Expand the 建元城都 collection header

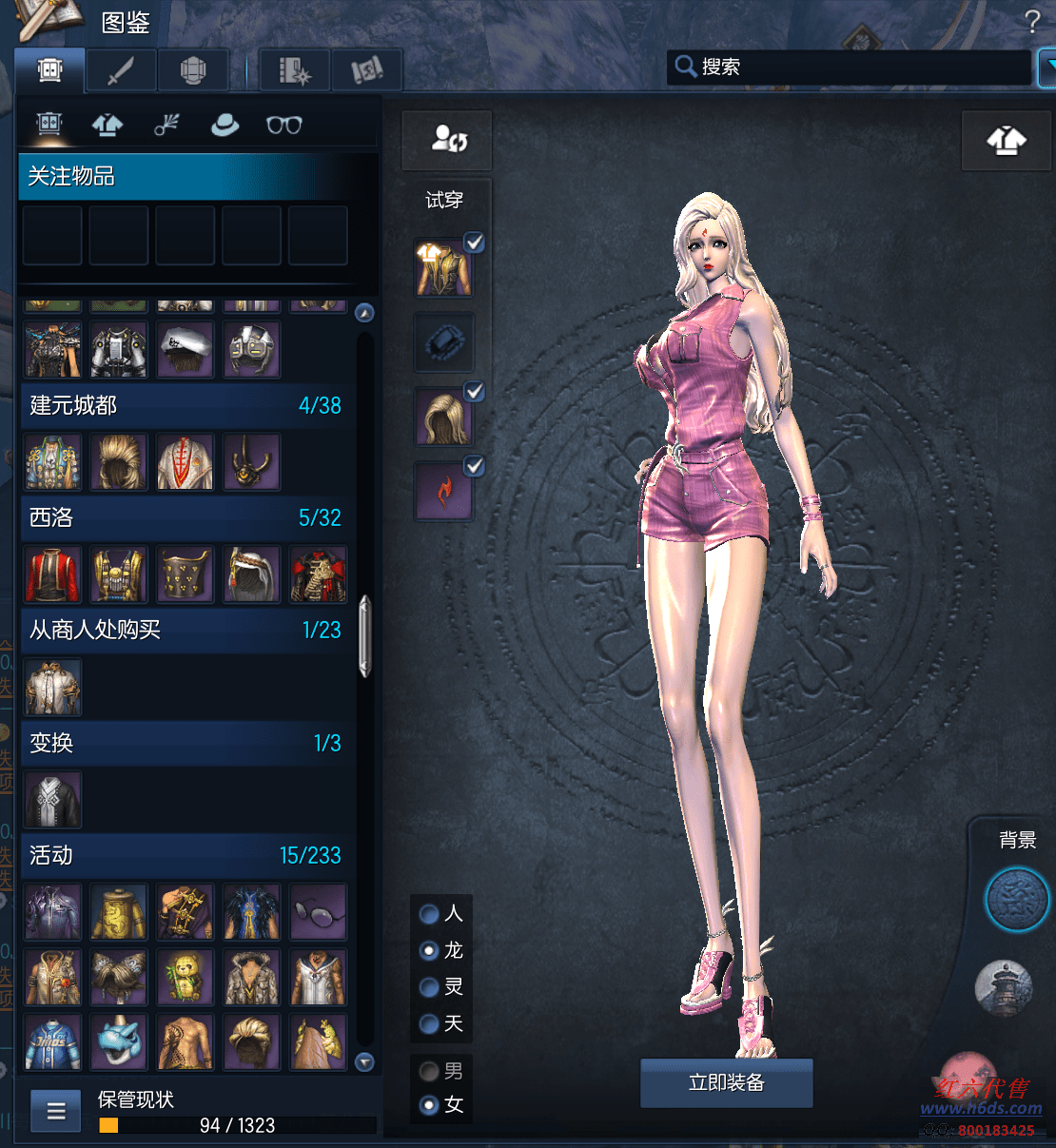coord(185,405)
